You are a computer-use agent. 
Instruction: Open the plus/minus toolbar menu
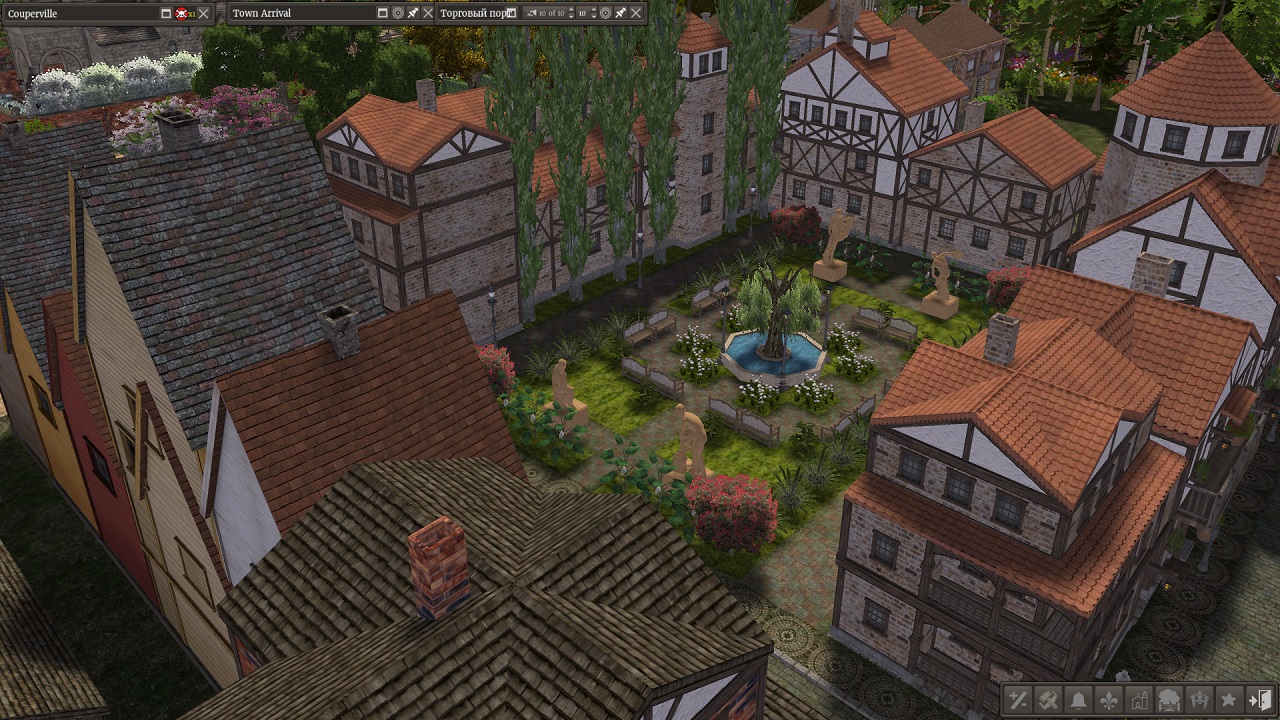pos(1018,699)
